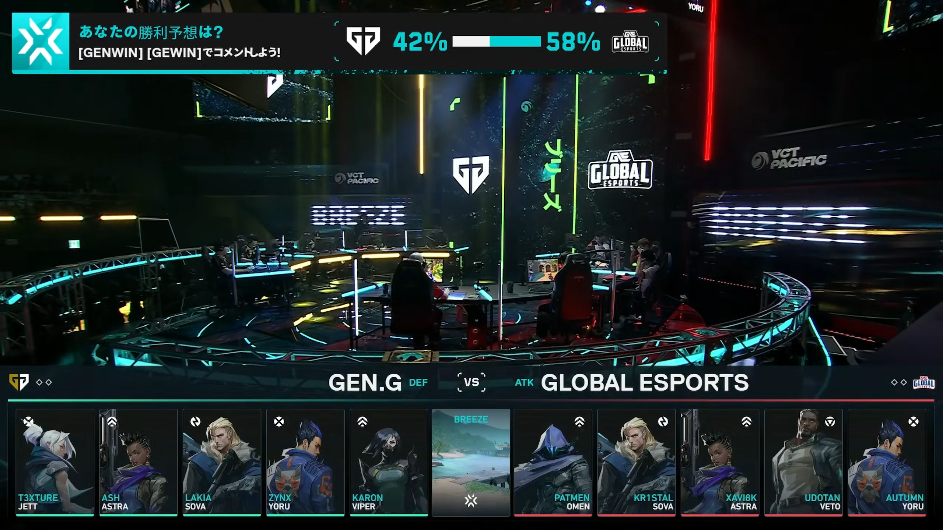Click the GEN.G team name in the matchup bar
Viewport: 943px width, 530px height.
(x=365, y=383)
